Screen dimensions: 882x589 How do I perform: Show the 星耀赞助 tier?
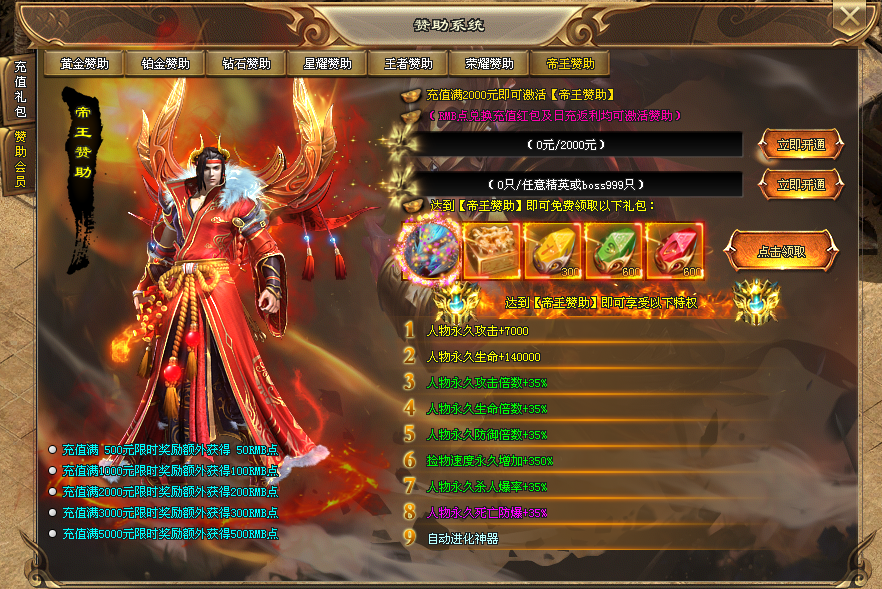coord(327,64)
